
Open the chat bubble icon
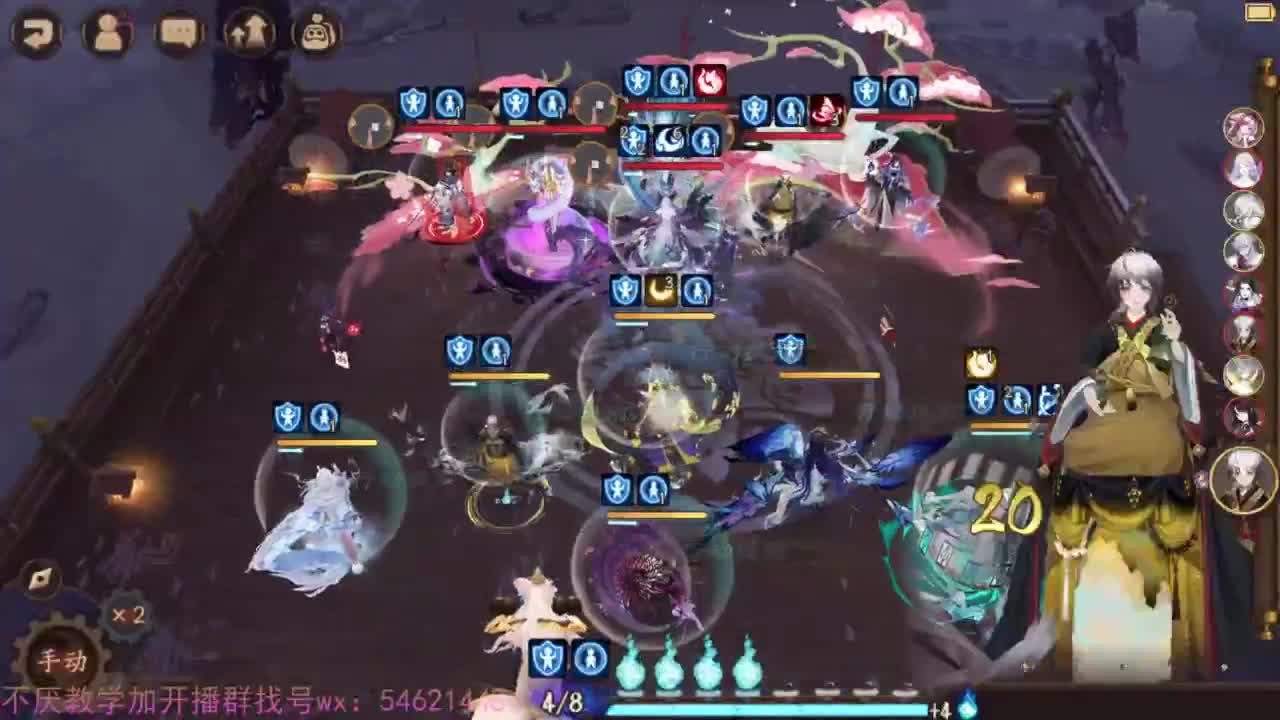[x=182, y=31]
